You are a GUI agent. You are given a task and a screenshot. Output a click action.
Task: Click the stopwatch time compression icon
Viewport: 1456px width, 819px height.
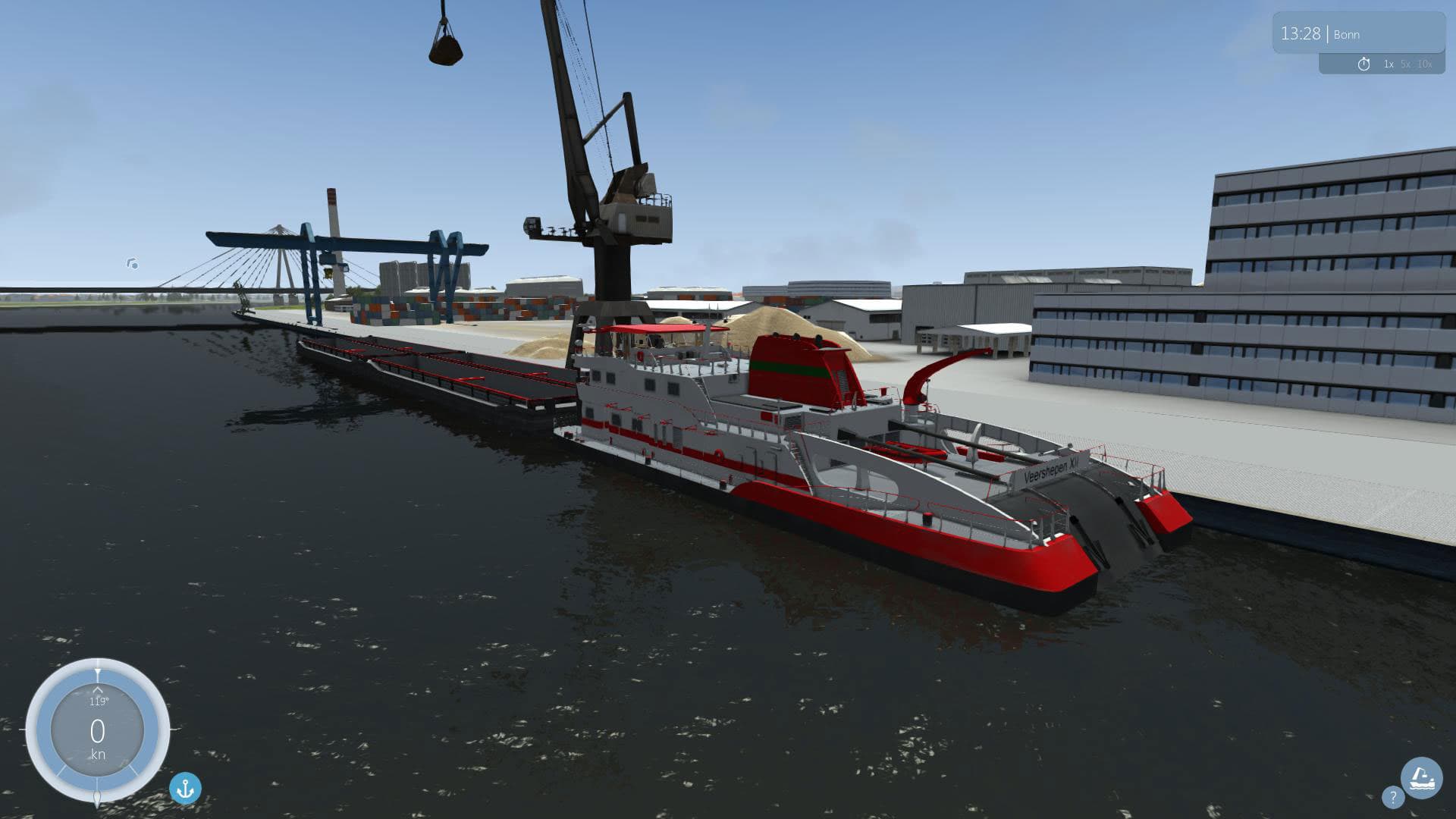point(1364,64)
